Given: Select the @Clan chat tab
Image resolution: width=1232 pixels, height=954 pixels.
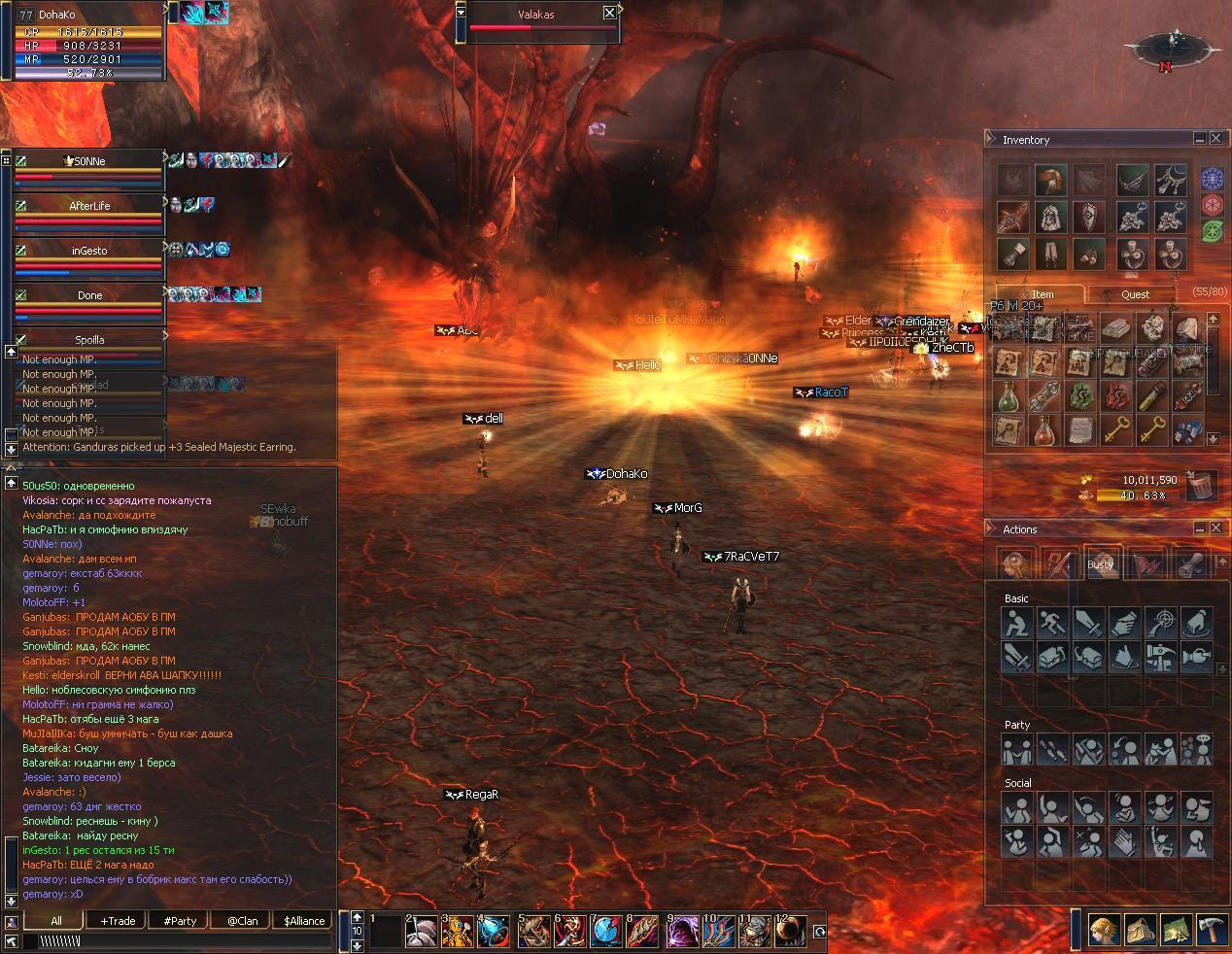Looking at the screenshot, I should (x=242, y=921).
